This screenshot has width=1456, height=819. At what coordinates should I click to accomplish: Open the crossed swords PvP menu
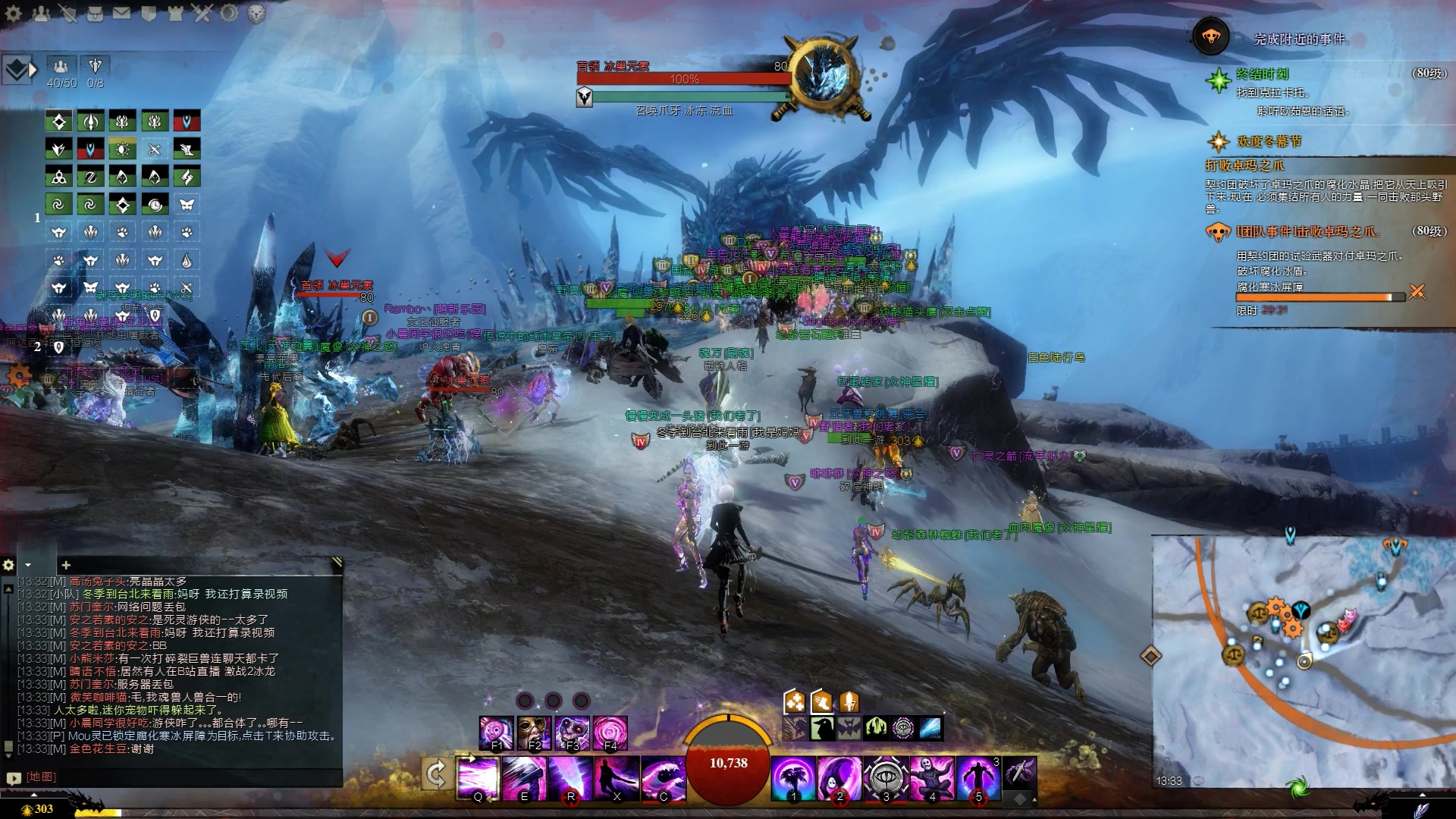tap(202, 13)
